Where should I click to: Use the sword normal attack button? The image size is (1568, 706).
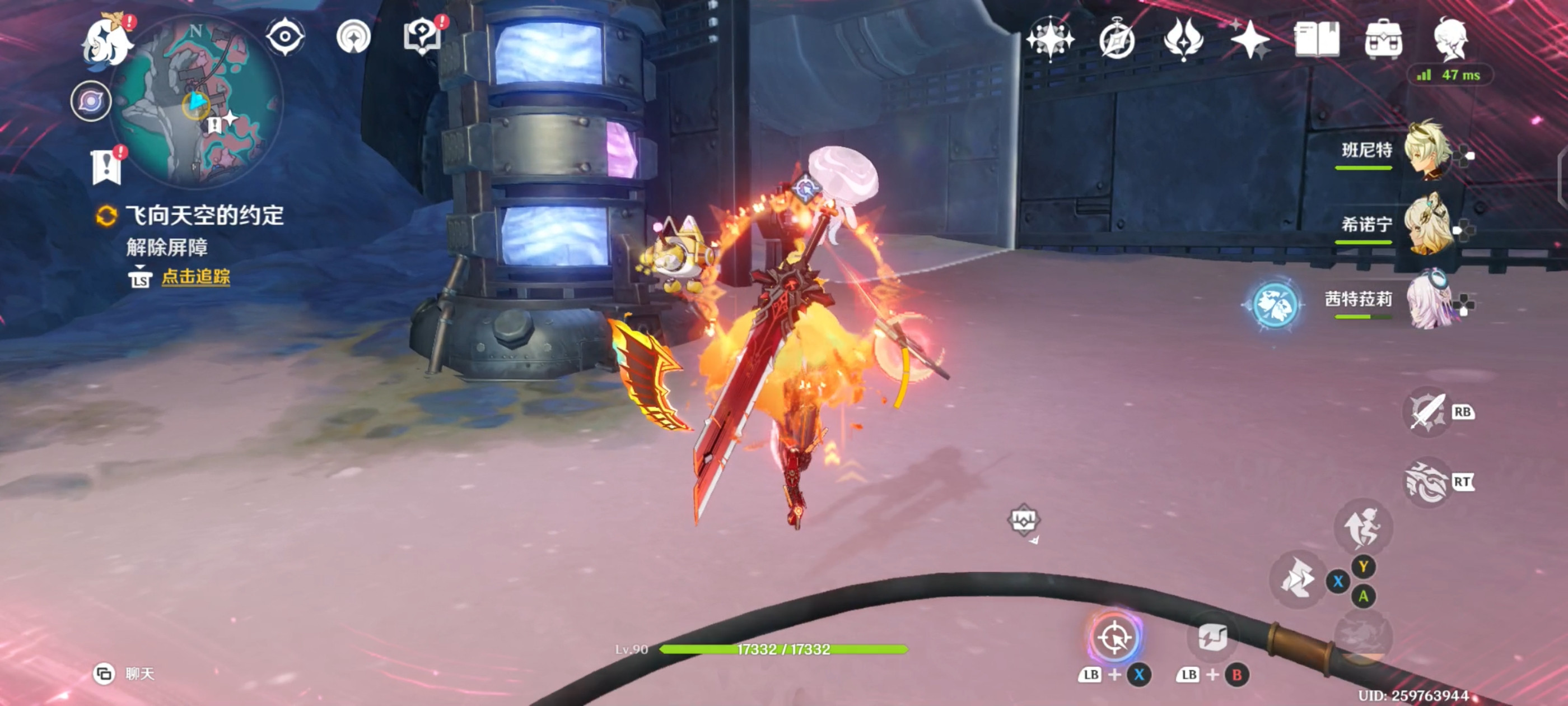point(1426,412)
